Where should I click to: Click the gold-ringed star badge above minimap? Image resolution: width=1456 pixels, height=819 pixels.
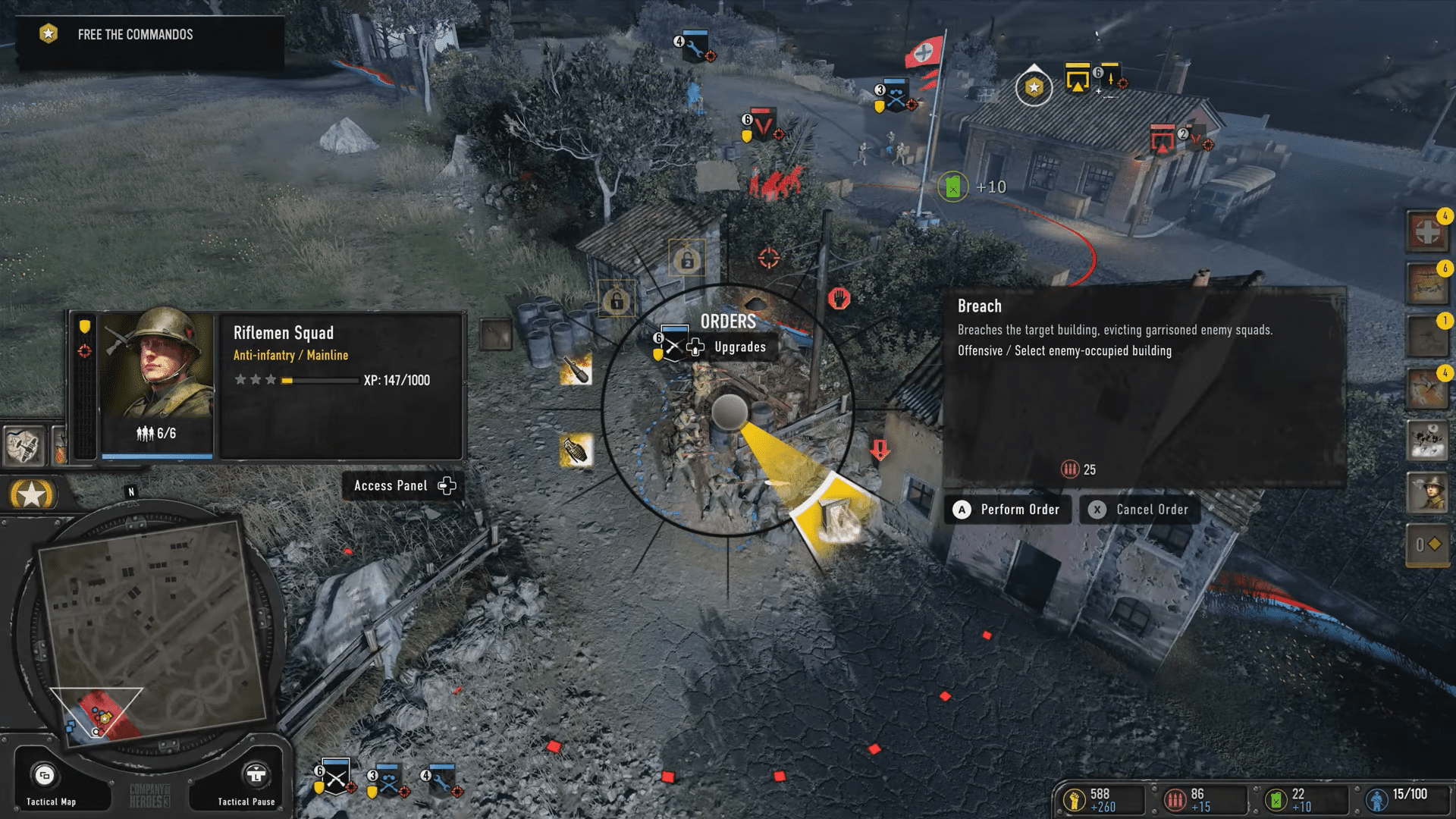coord(31,495)
